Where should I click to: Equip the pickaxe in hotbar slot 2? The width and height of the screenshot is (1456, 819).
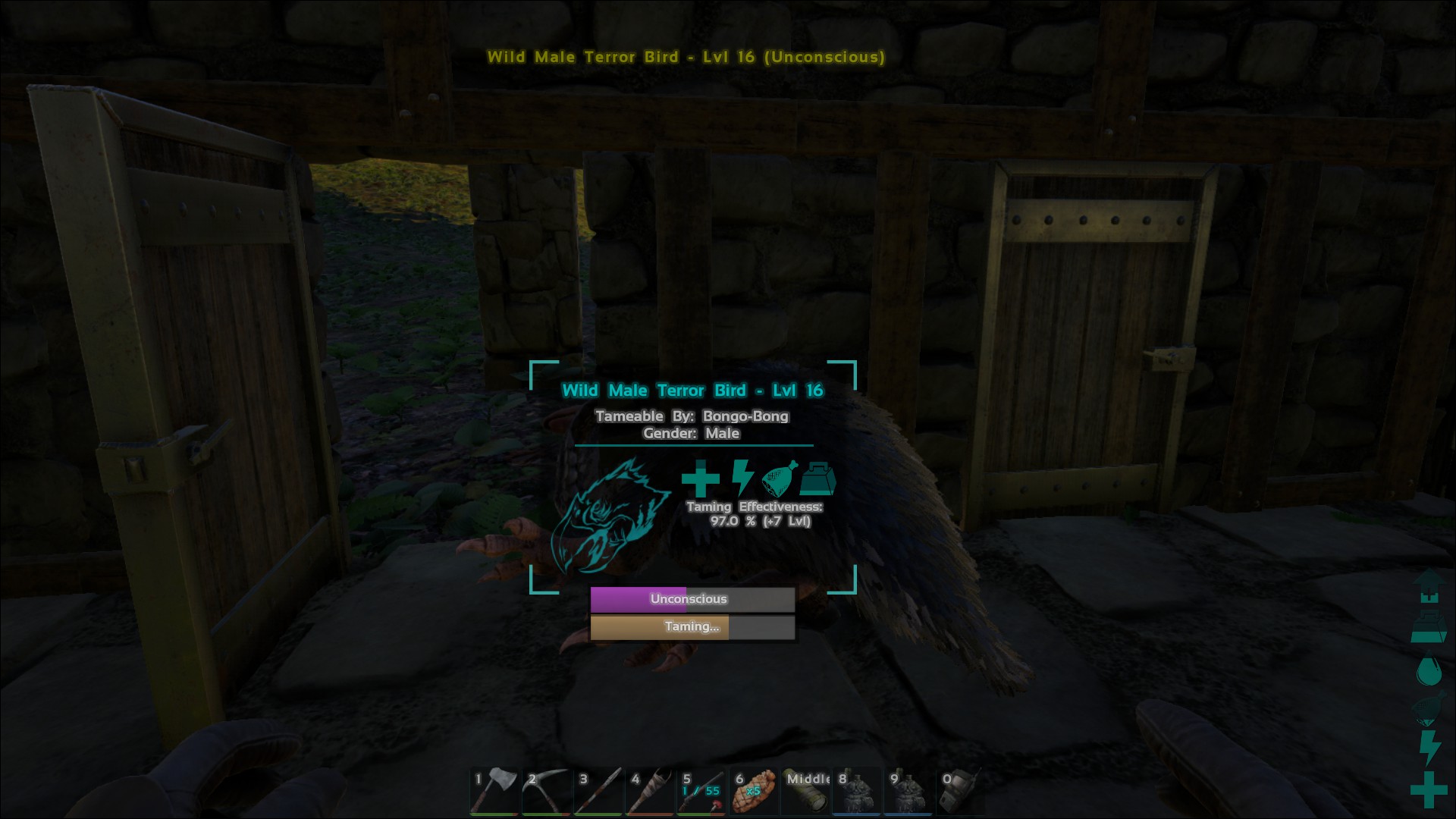[x=547, y=791]
